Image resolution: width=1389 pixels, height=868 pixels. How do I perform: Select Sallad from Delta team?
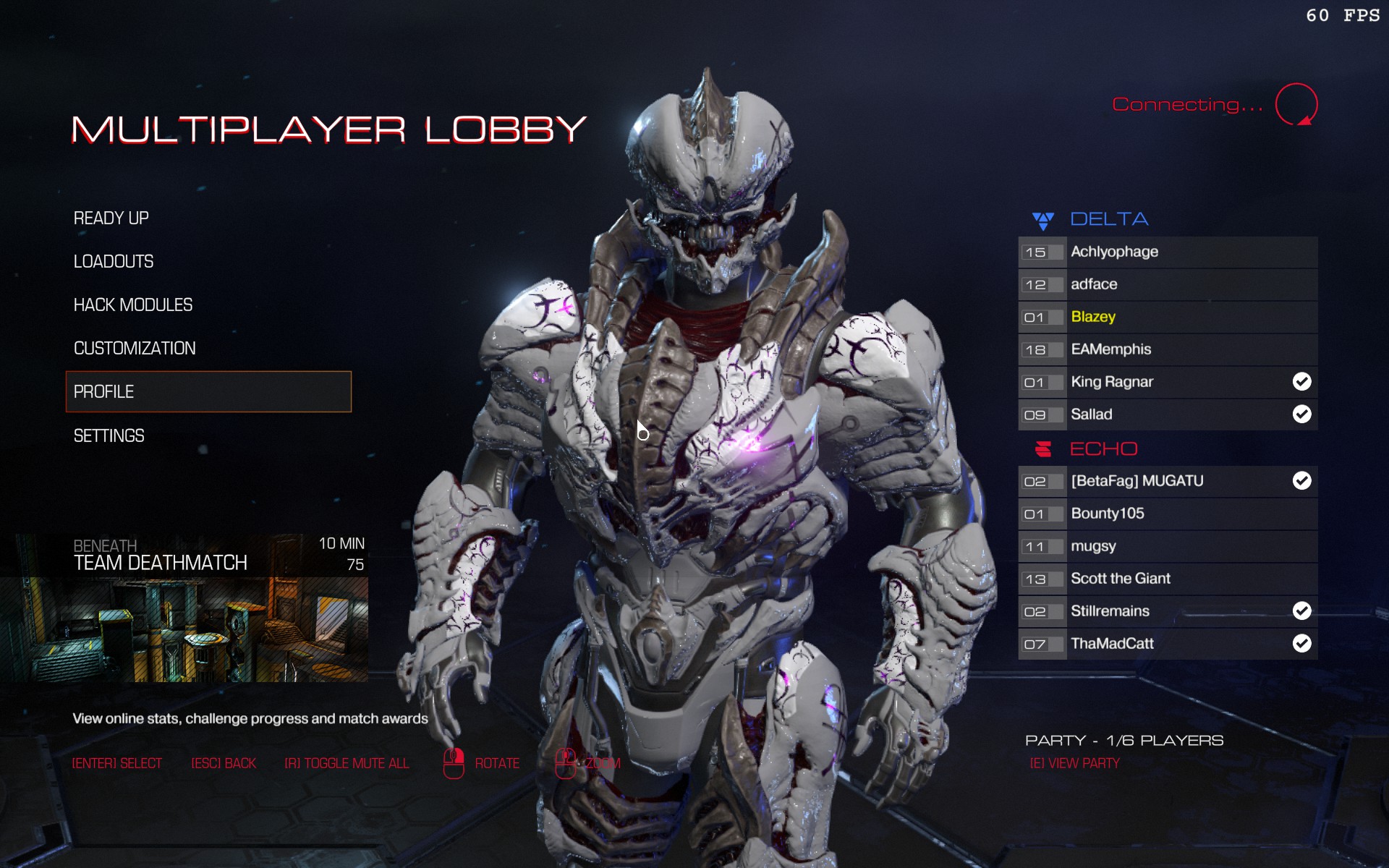tap(1167, 414)
